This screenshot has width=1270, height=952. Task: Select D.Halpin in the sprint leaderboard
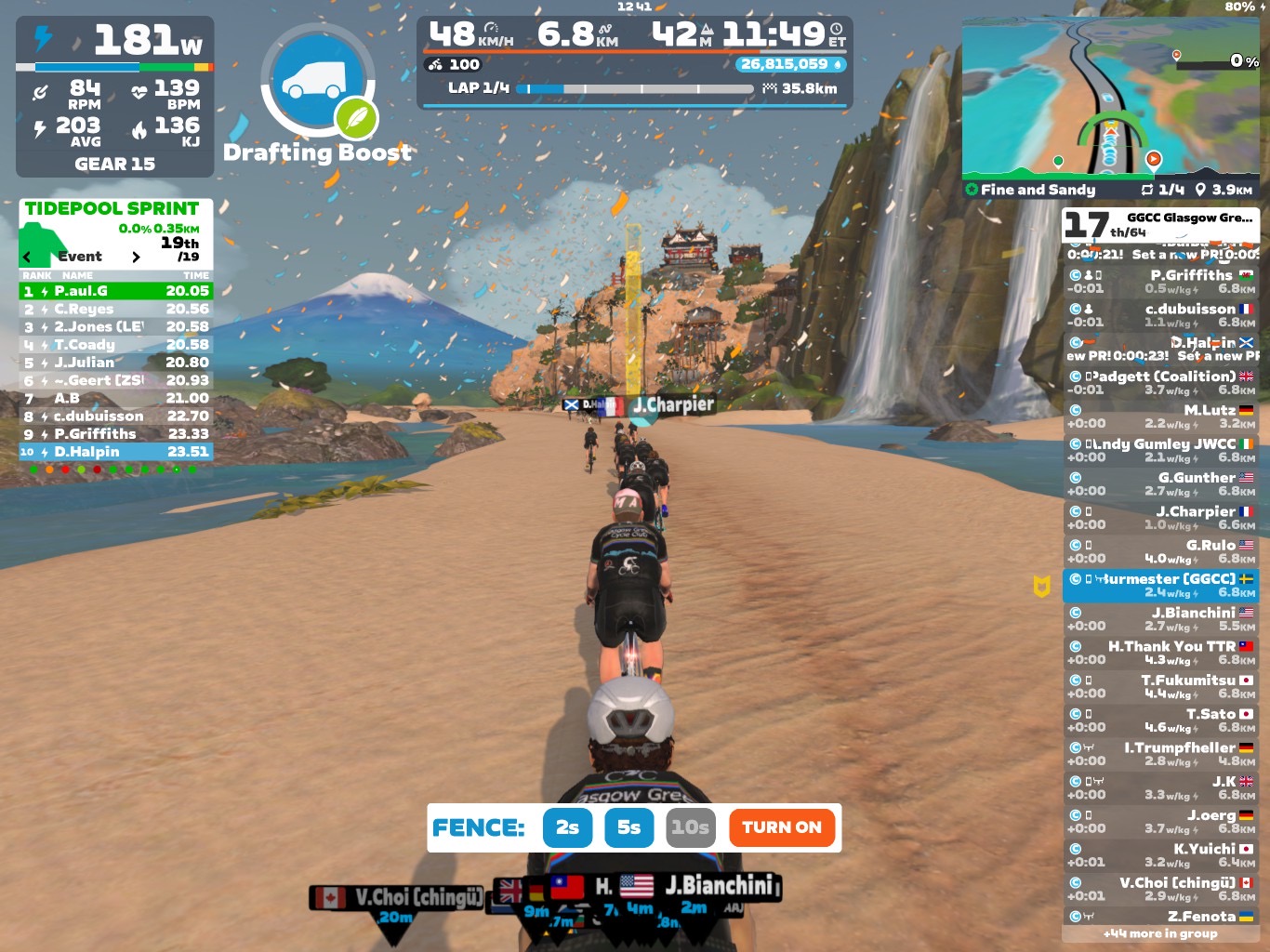point(116,452)
